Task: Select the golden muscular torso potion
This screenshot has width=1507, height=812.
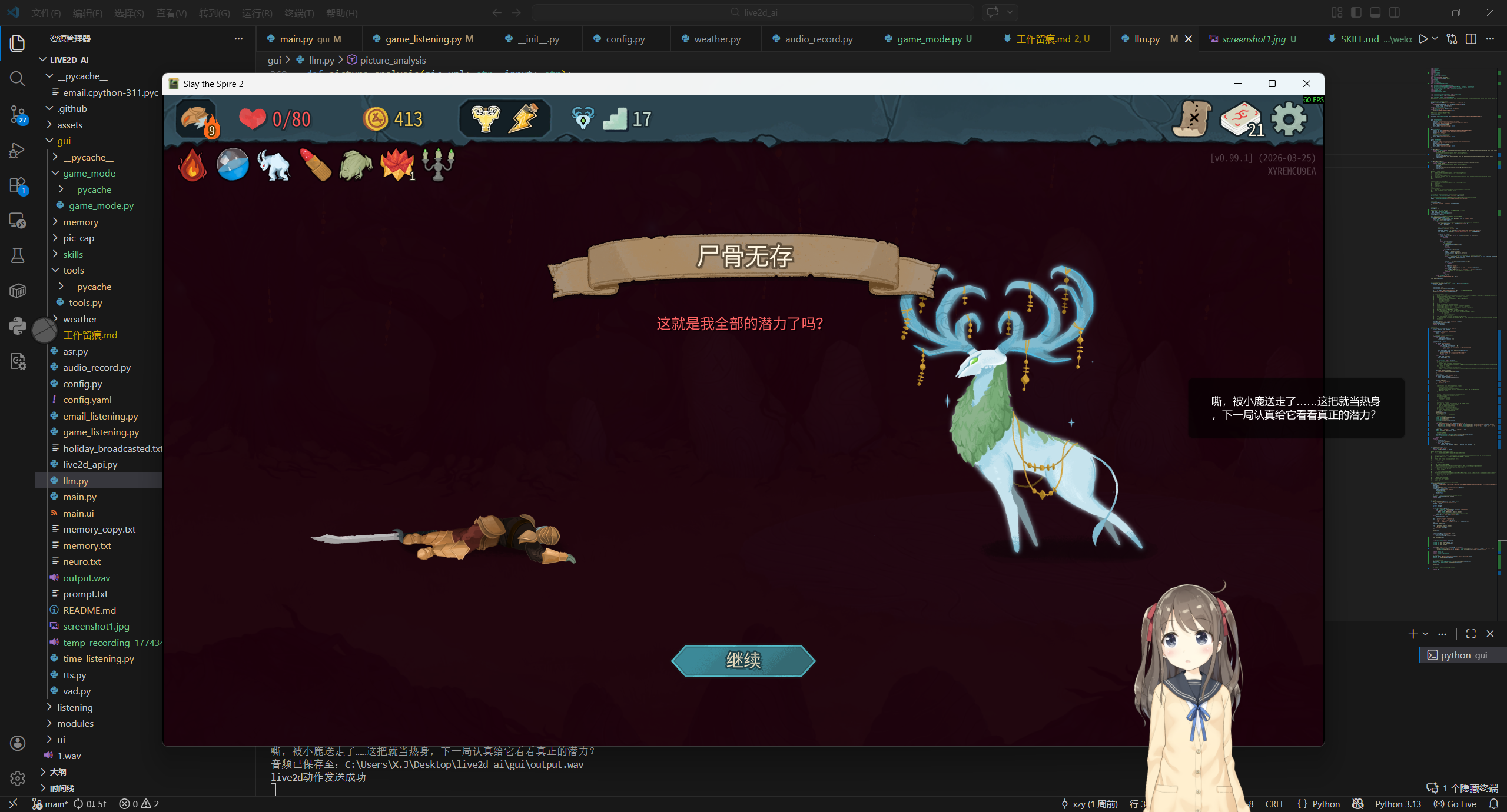Action: 485,119
